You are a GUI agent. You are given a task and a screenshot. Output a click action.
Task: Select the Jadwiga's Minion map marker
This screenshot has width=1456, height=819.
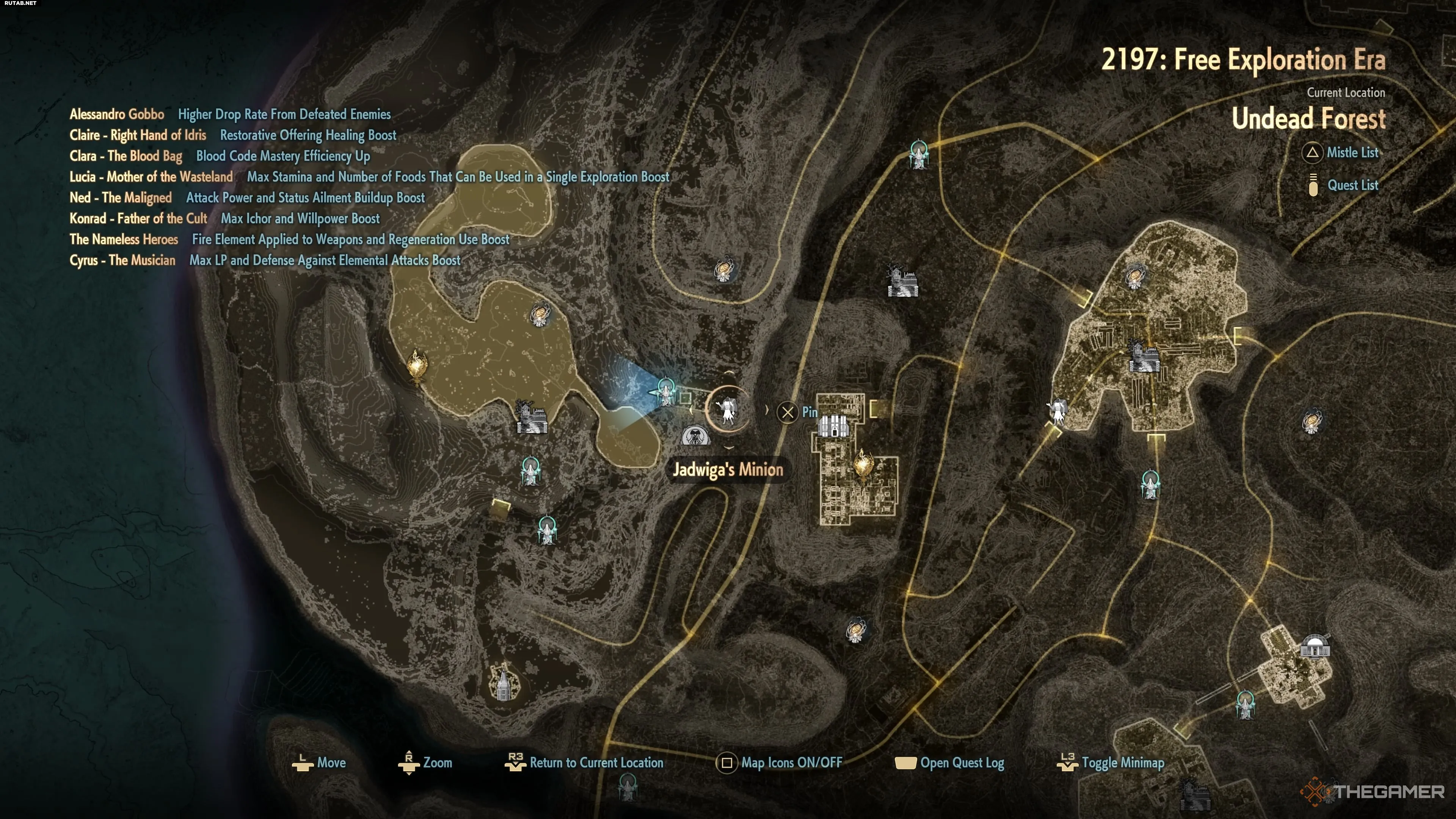(728, 409)
